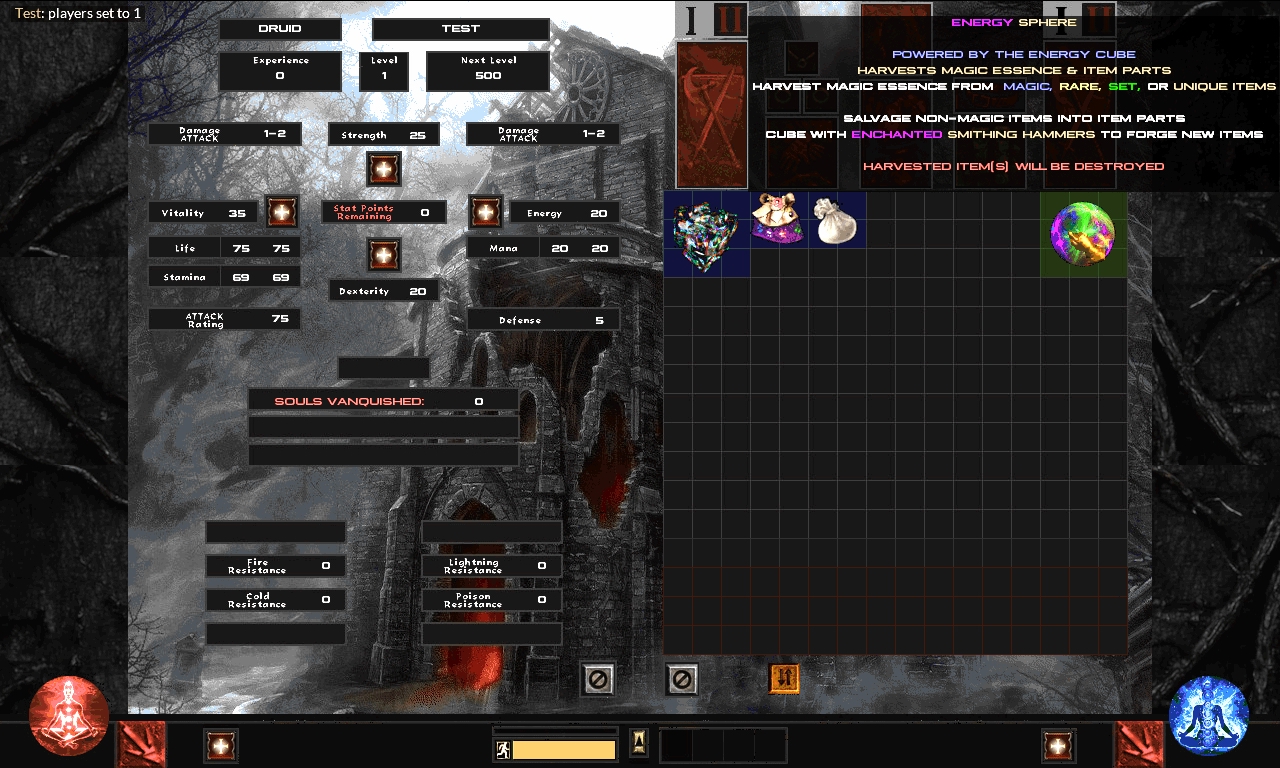
Task: Add a point to Strength
Action: coord(384,169)
